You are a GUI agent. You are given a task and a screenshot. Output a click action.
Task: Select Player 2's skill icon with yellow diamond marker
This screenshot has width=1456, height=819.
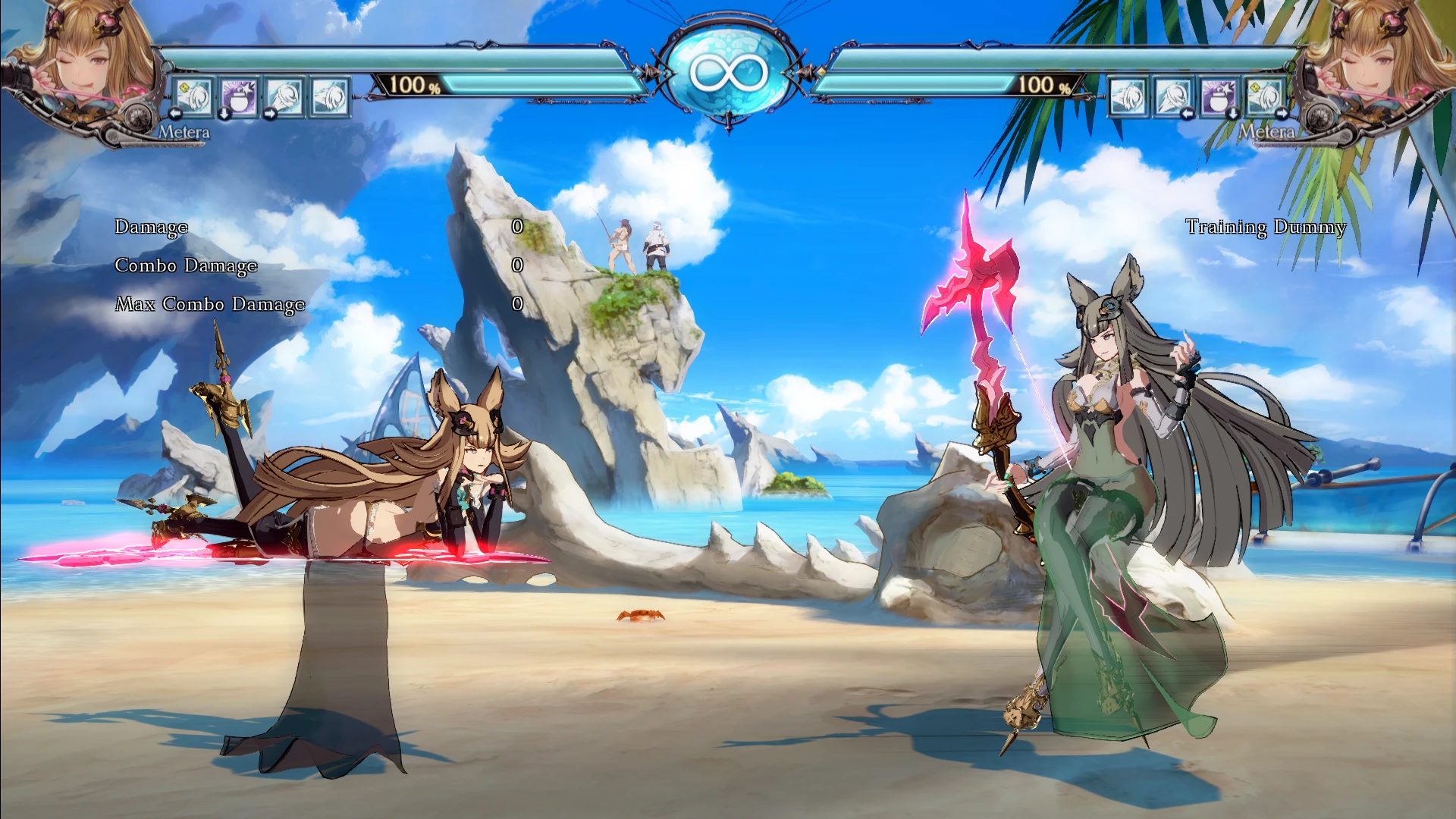tap(1263, 97)
